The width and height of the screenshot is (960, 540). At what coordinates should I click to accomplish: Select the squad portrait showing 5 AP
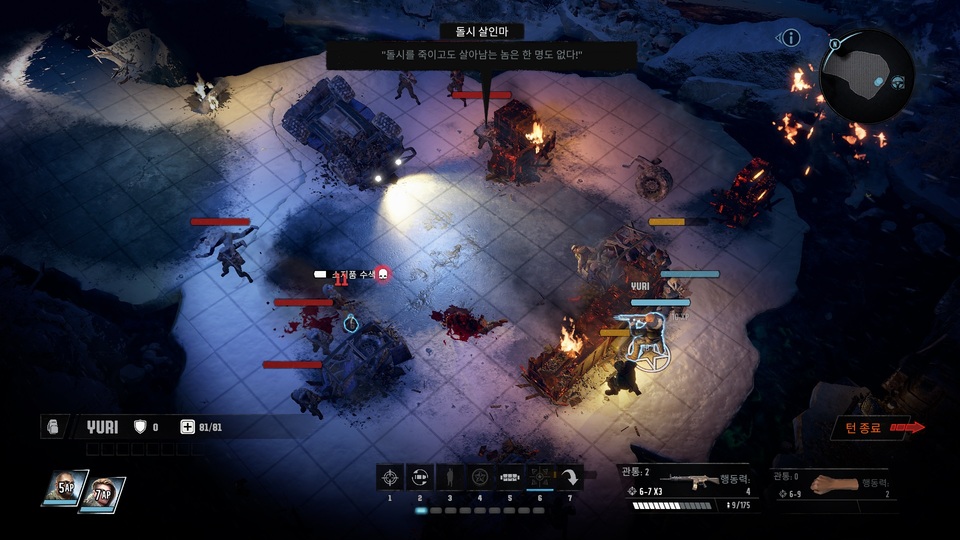(x=64, y=490)
